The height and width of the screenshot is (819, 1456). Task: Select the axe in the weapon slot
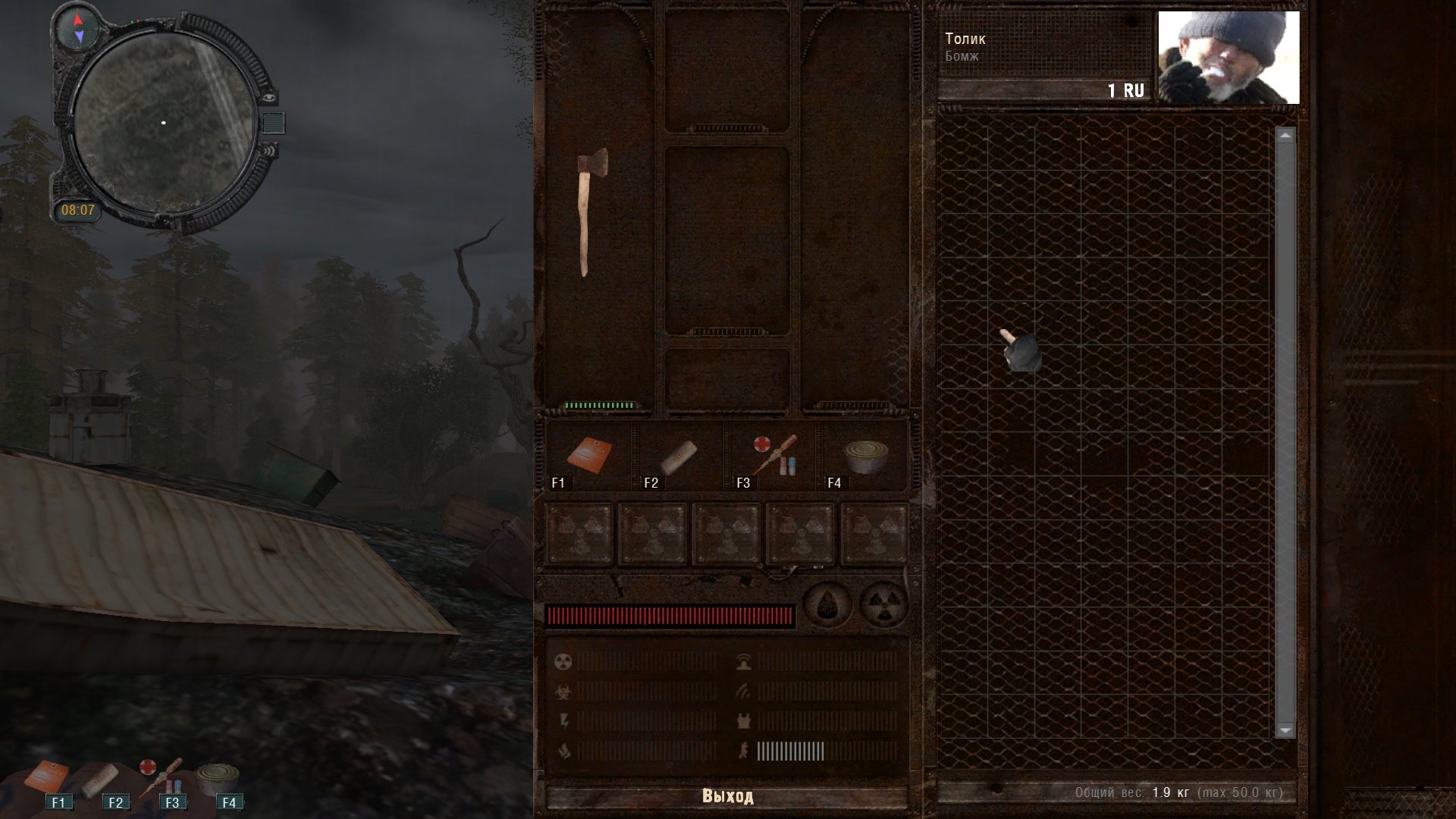(591, 211)
